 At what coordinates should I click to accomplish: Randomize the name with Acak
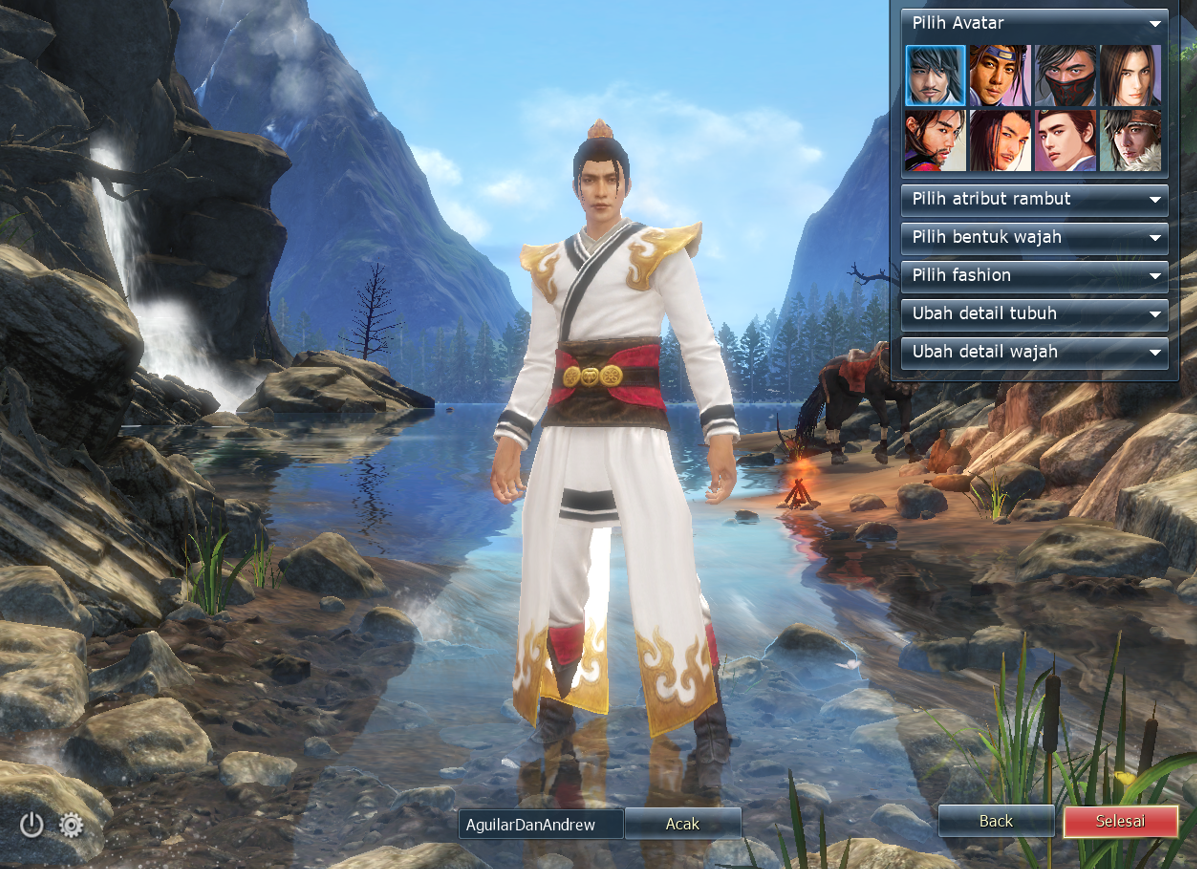click(x=683, y=824)
